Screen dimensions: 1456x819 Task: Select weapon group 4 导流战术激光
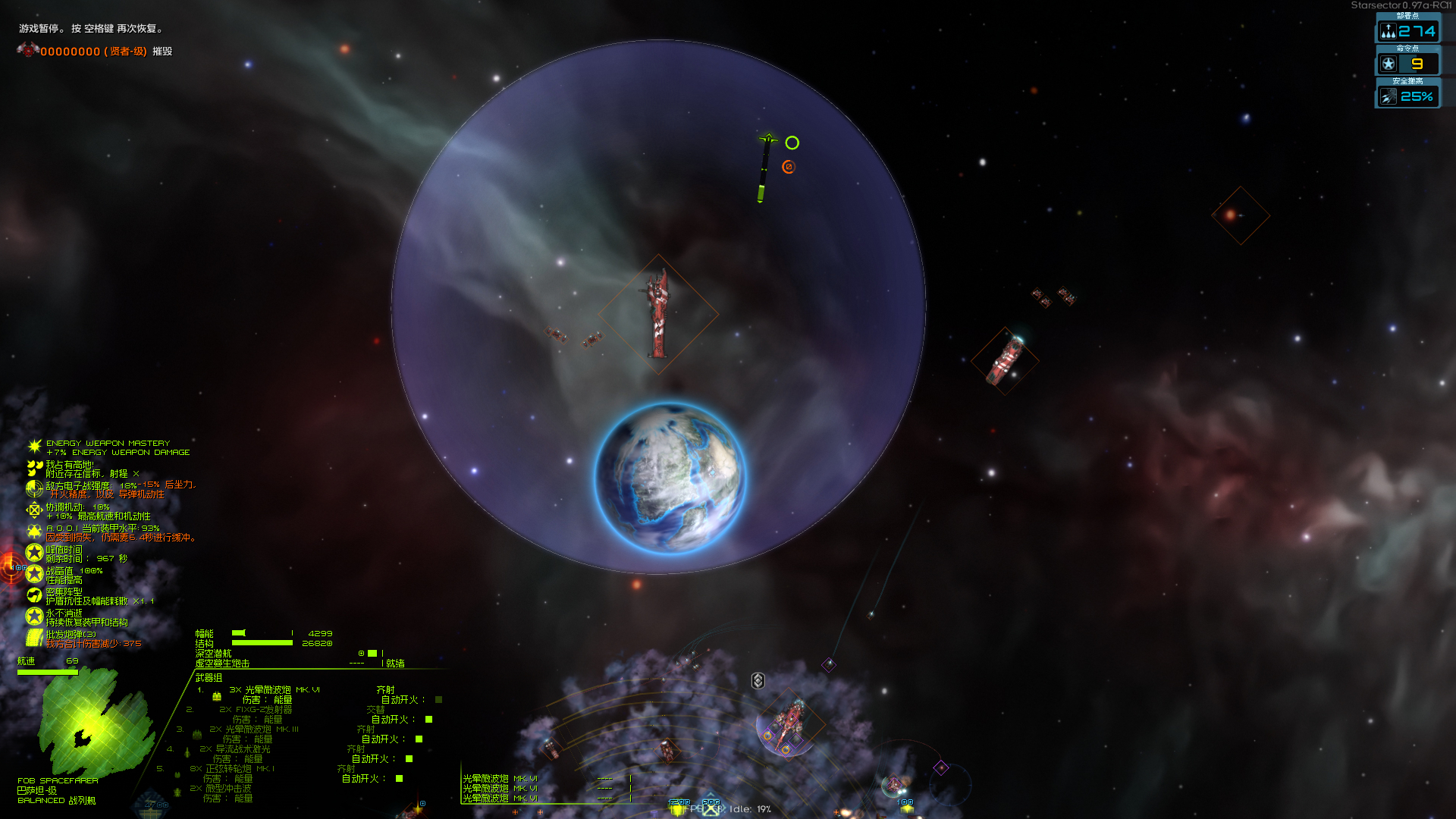pyautogui.click(x=234, y=749)
